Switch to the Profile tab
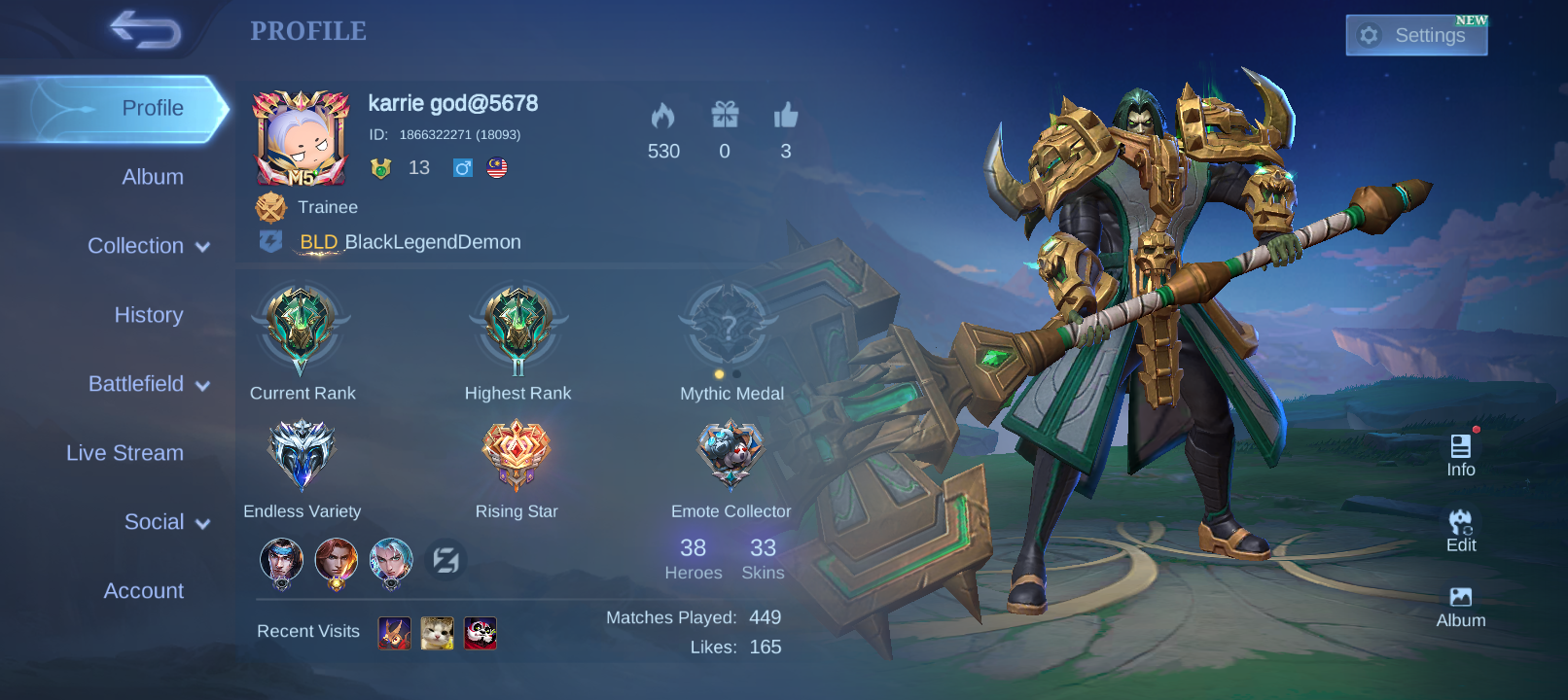The width and height of the screenshot is (1568, 700). [152, 108]
